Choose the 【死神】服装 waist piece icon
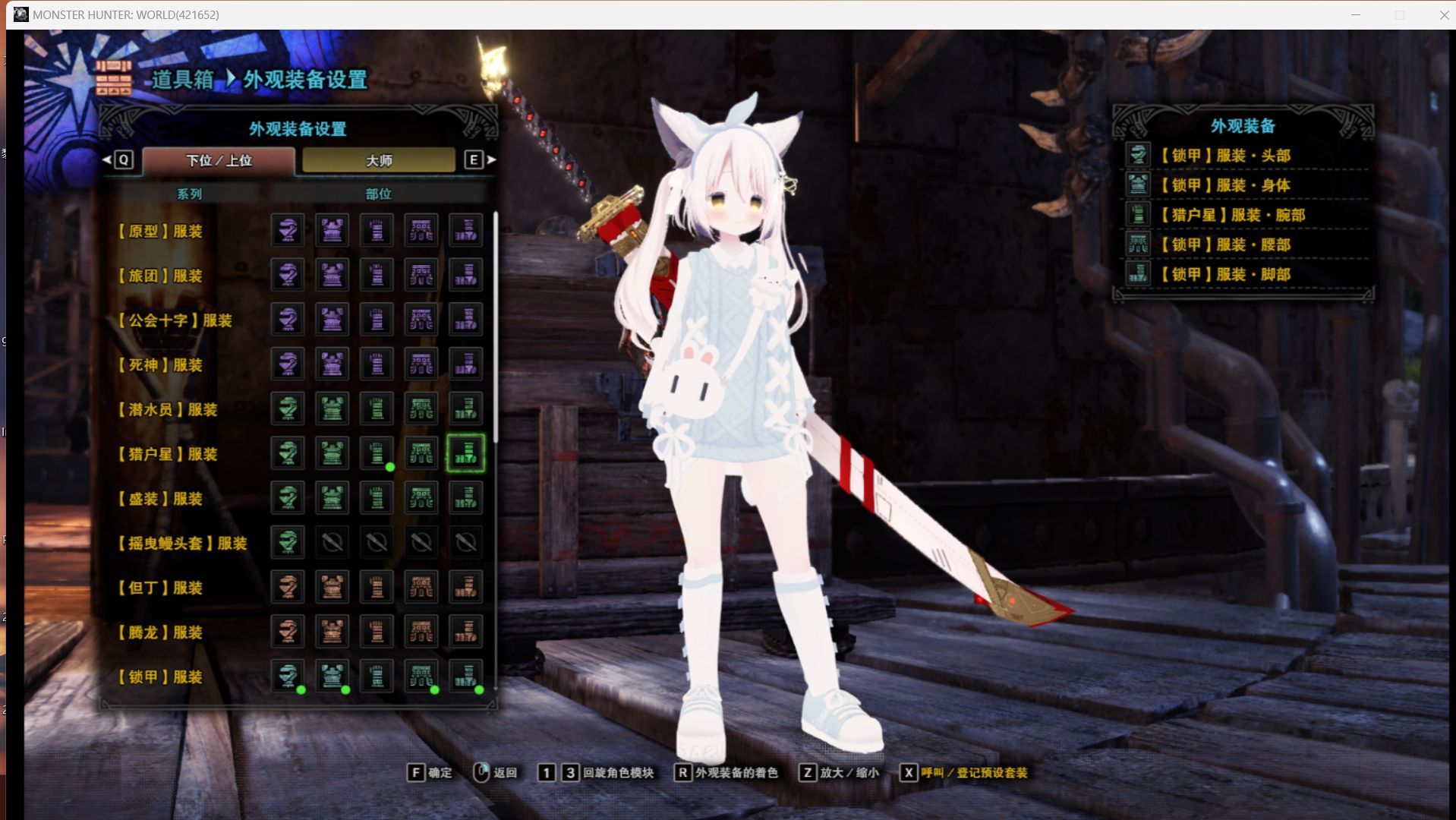This screenshot has width=1456, height=820. (x=421, y=364)
